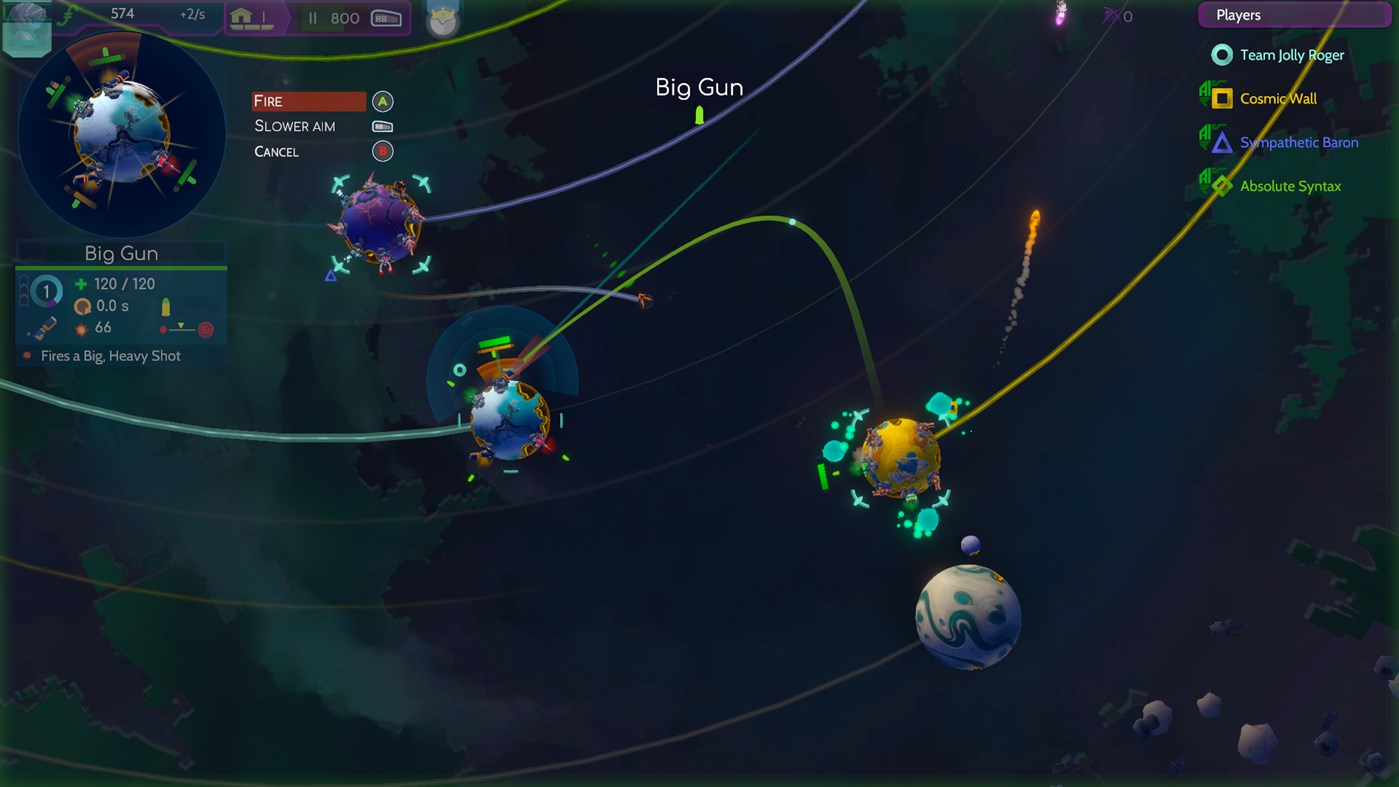Click Slower Aim in the weapon menu
1399x787 pixels.
295,126
